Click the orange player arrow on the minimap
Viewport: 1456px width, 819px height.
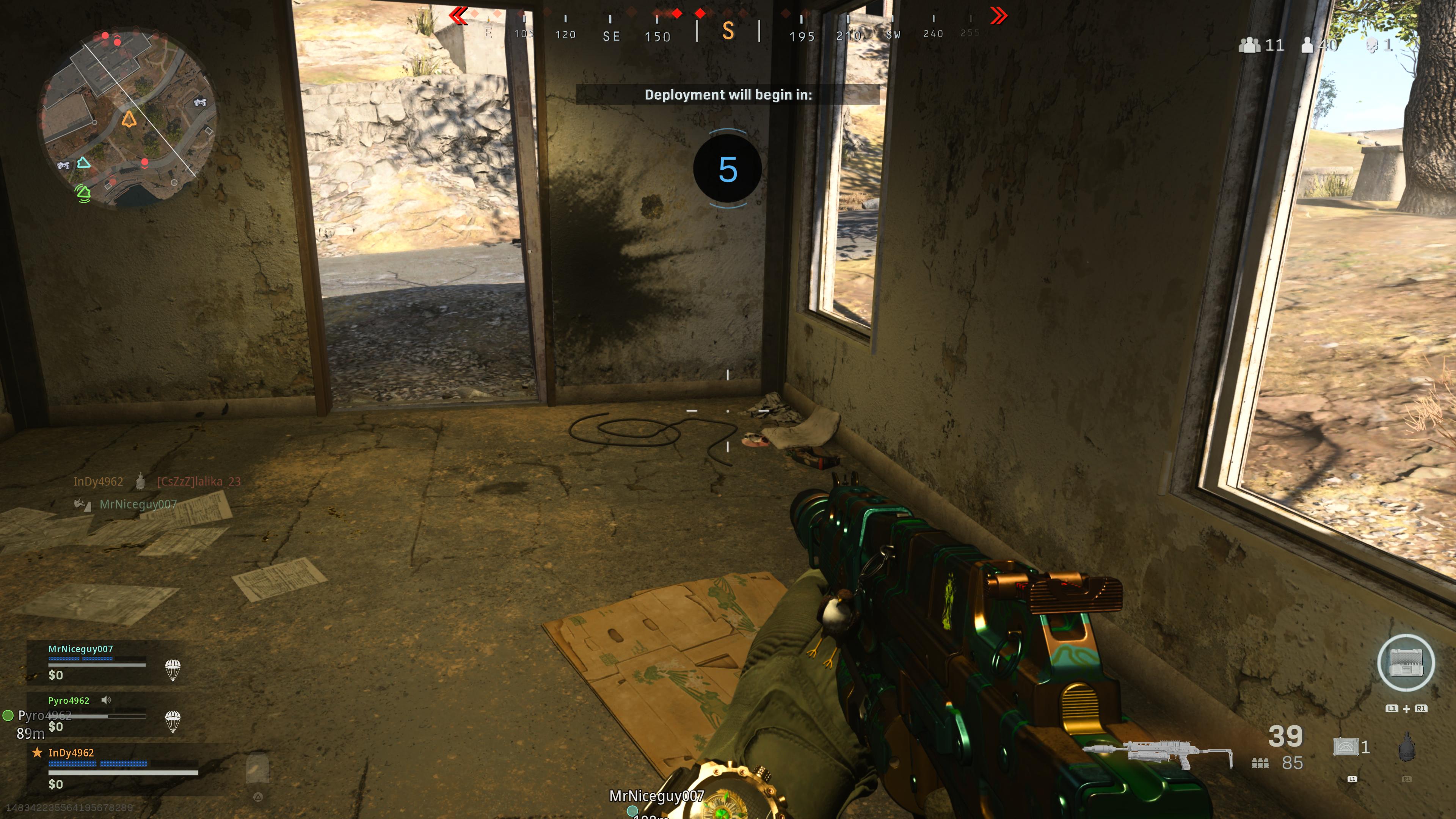click(129, 119)
